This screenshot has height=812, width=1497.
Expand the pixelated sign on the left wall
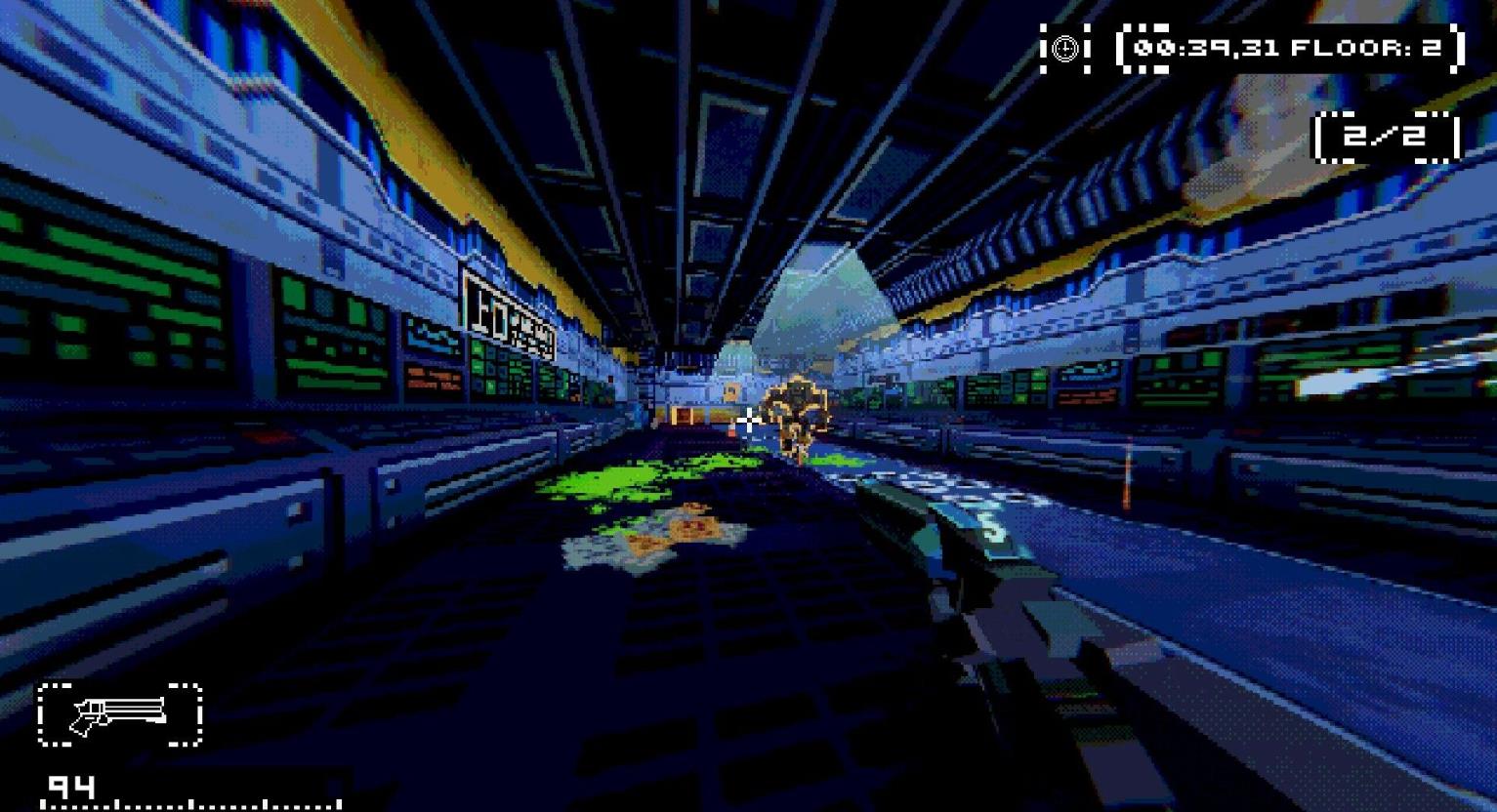(x=508, y=312)
